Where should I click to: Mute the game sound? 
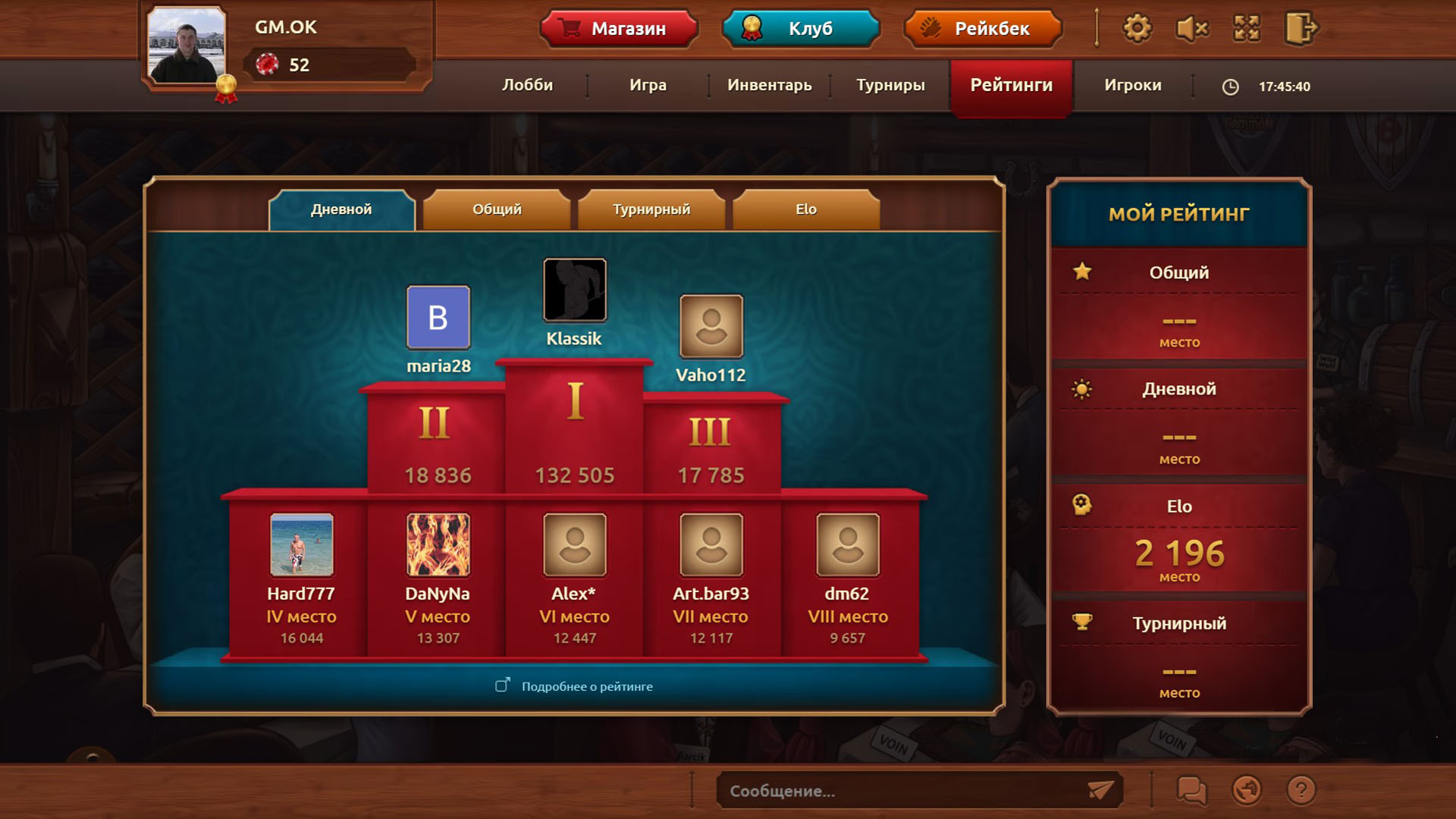coord(1191,28)
